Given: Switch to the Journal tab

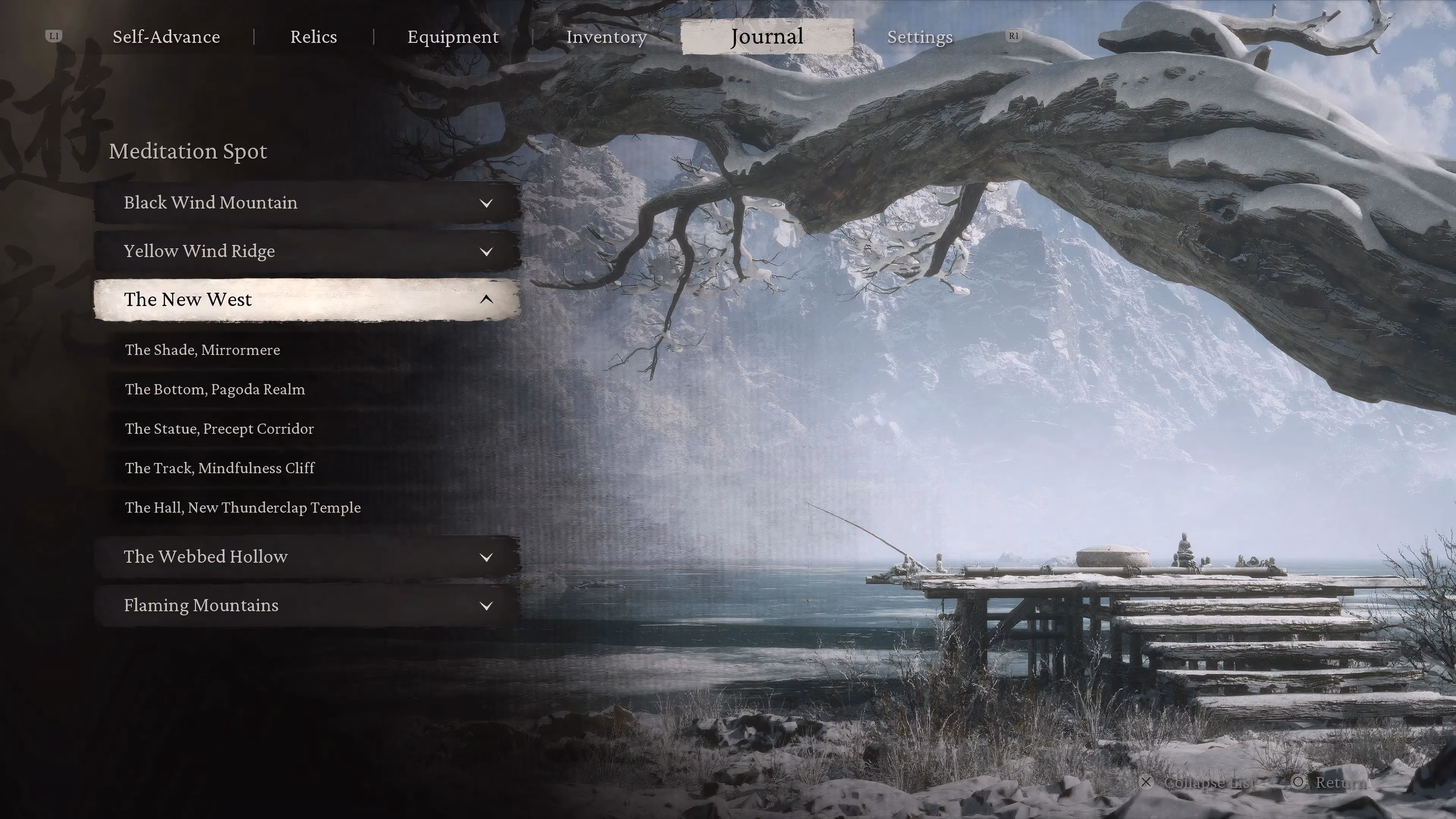Looking at the screenshot, I should click(x=766, y=36).
